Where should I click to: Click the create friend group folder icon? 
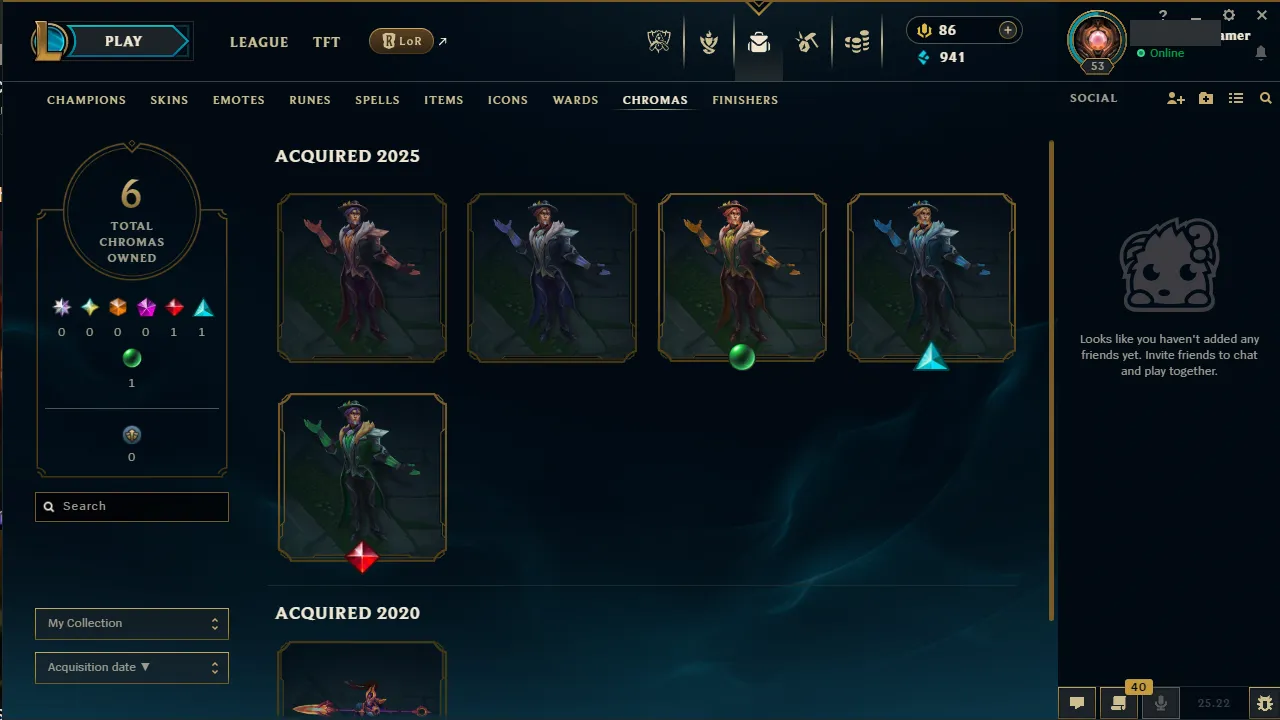[x=1205, y=98]
